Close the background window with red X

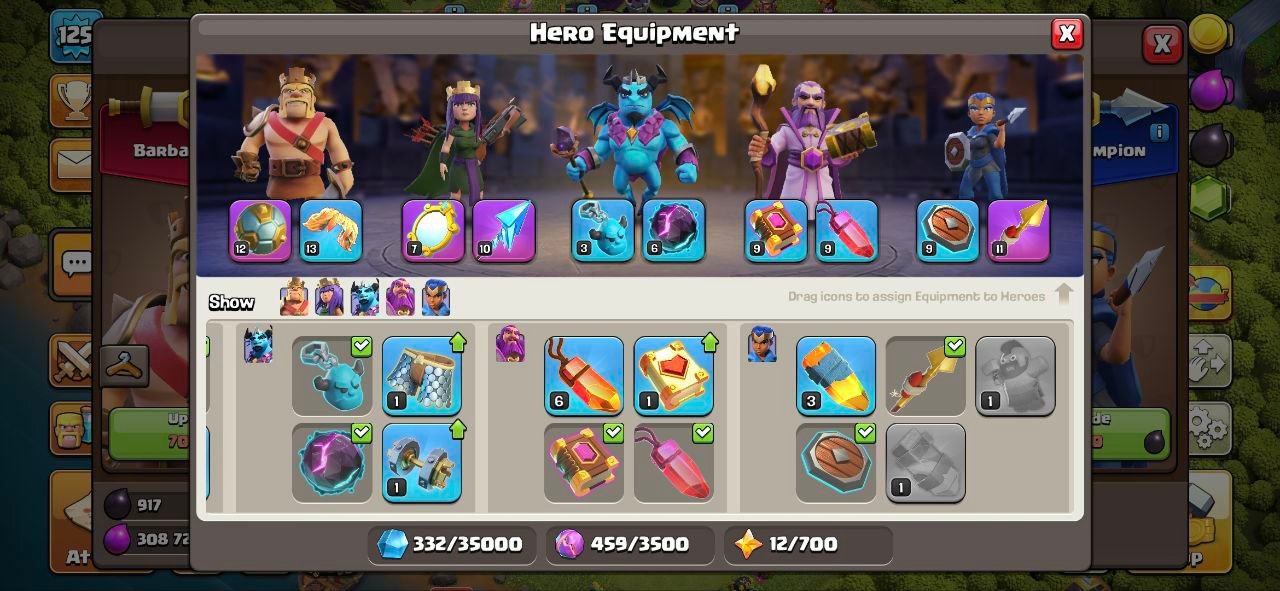(1161, 44)
